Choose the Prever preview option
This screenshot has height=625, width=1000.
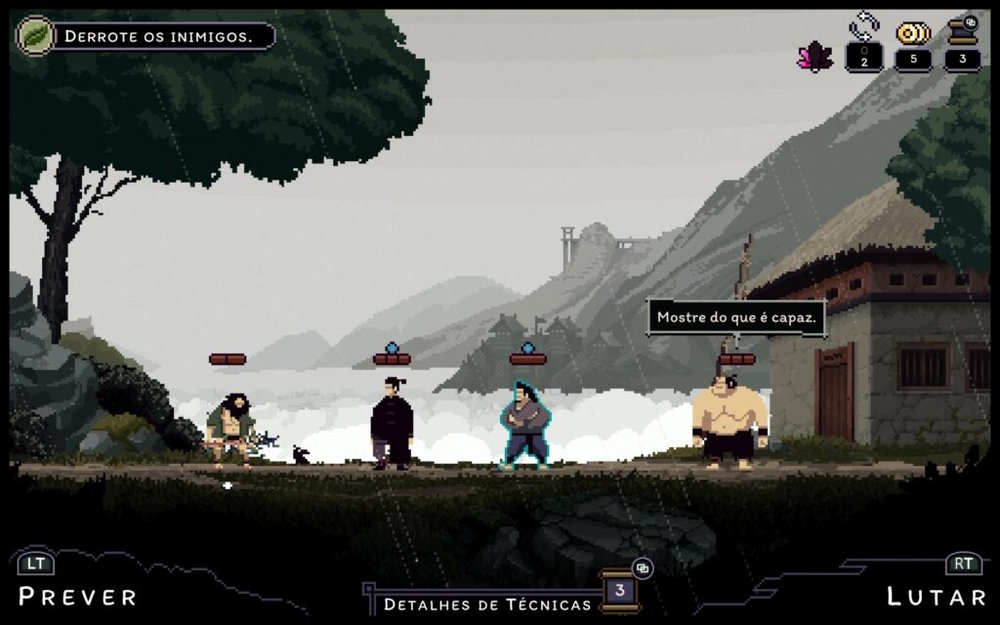point(78,597)
